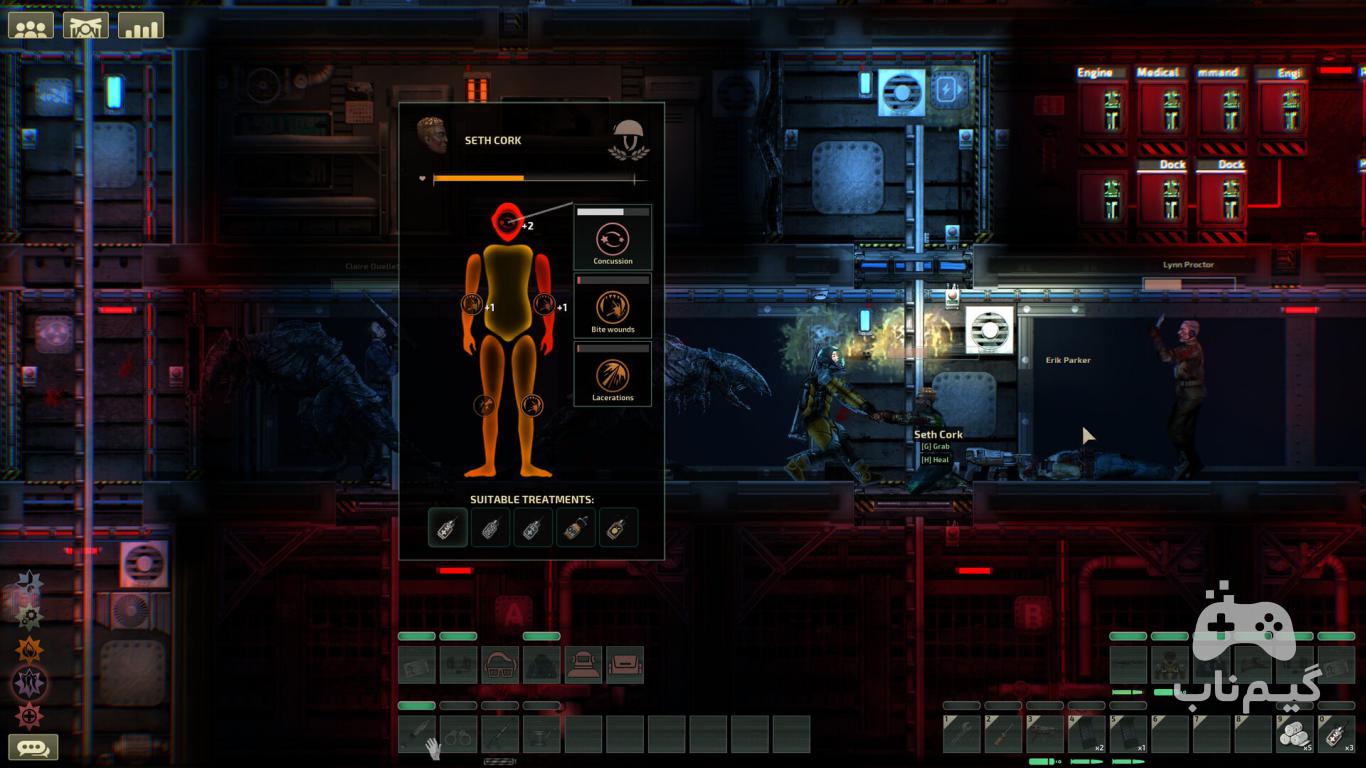Select the Lacerations affliction
Screen dimensions: 1366x768
[612, 376]
